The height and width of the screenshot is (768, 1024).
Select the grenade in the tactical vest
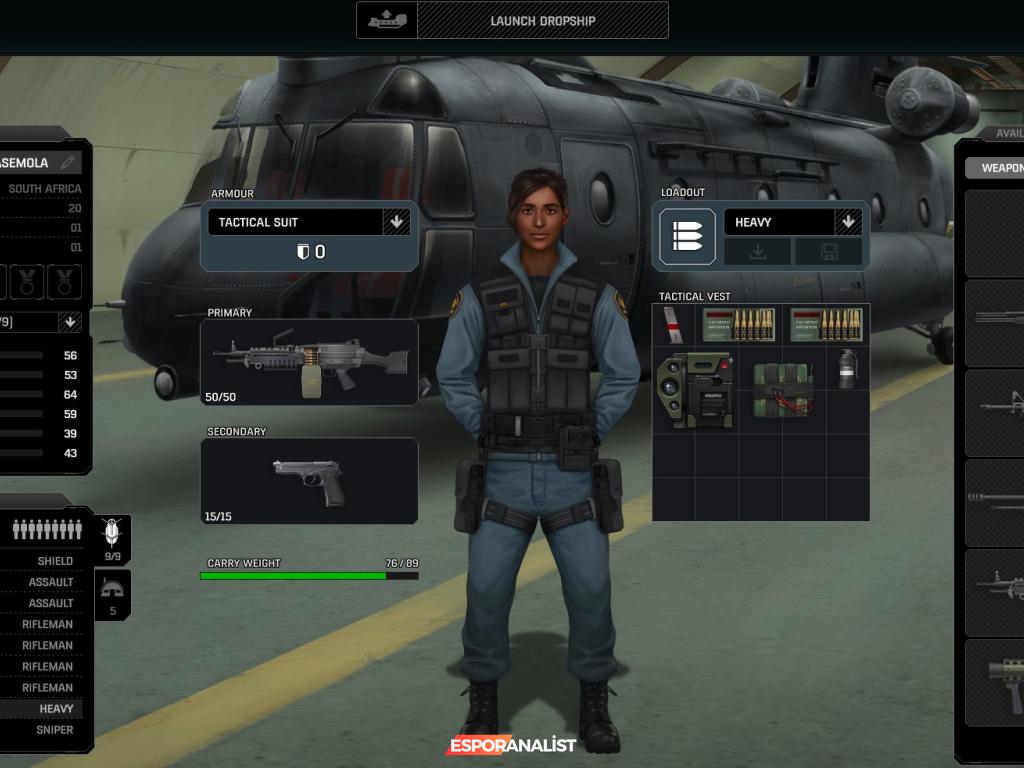847,369
